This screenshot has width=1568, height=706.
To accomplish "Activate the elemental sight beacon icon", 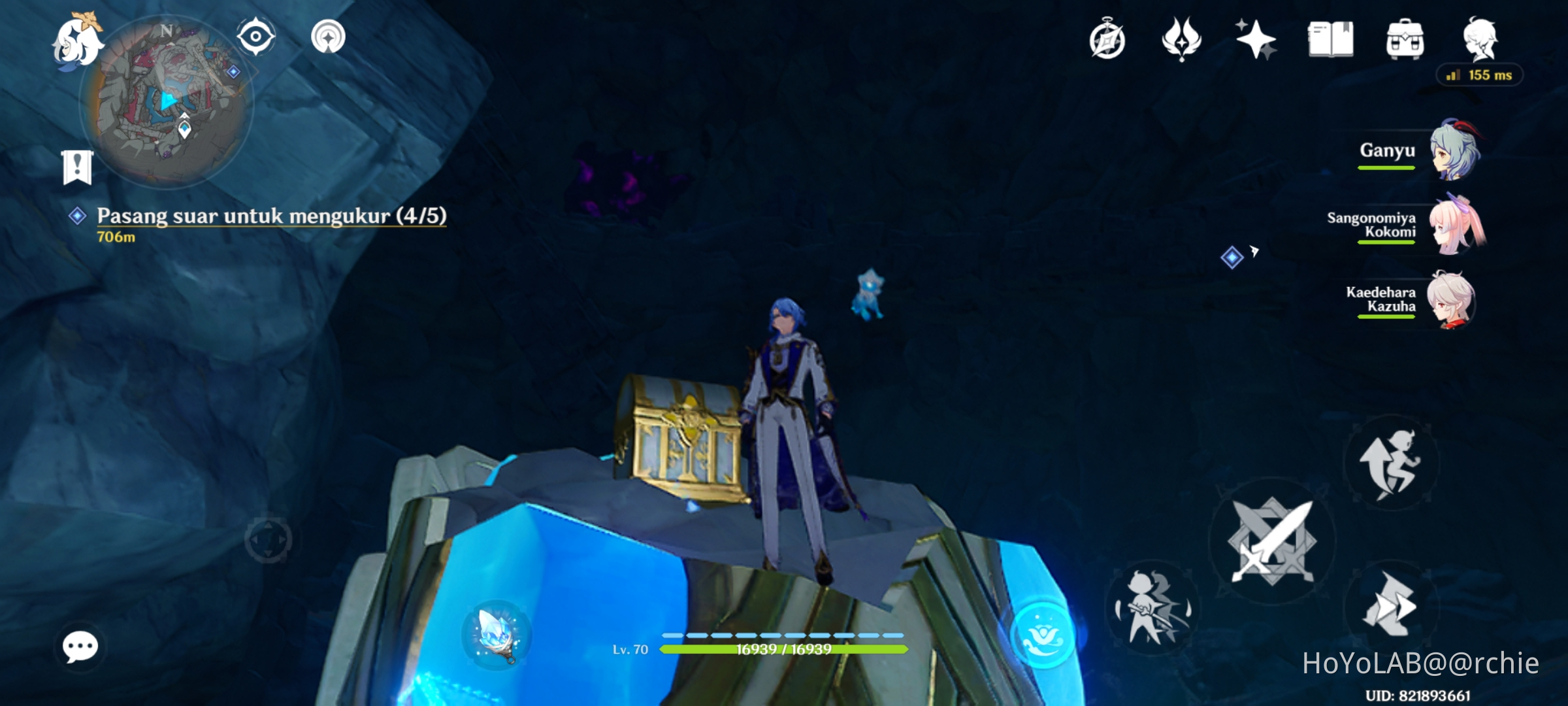I will coord(330,37).
